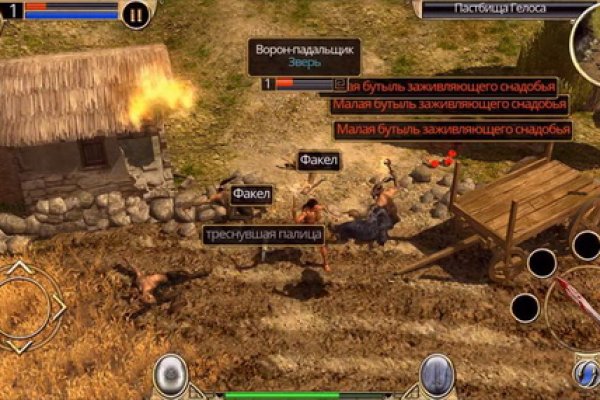
Task: Pick up the «треснувшая палица» loot label
Action: click(264, 235)
